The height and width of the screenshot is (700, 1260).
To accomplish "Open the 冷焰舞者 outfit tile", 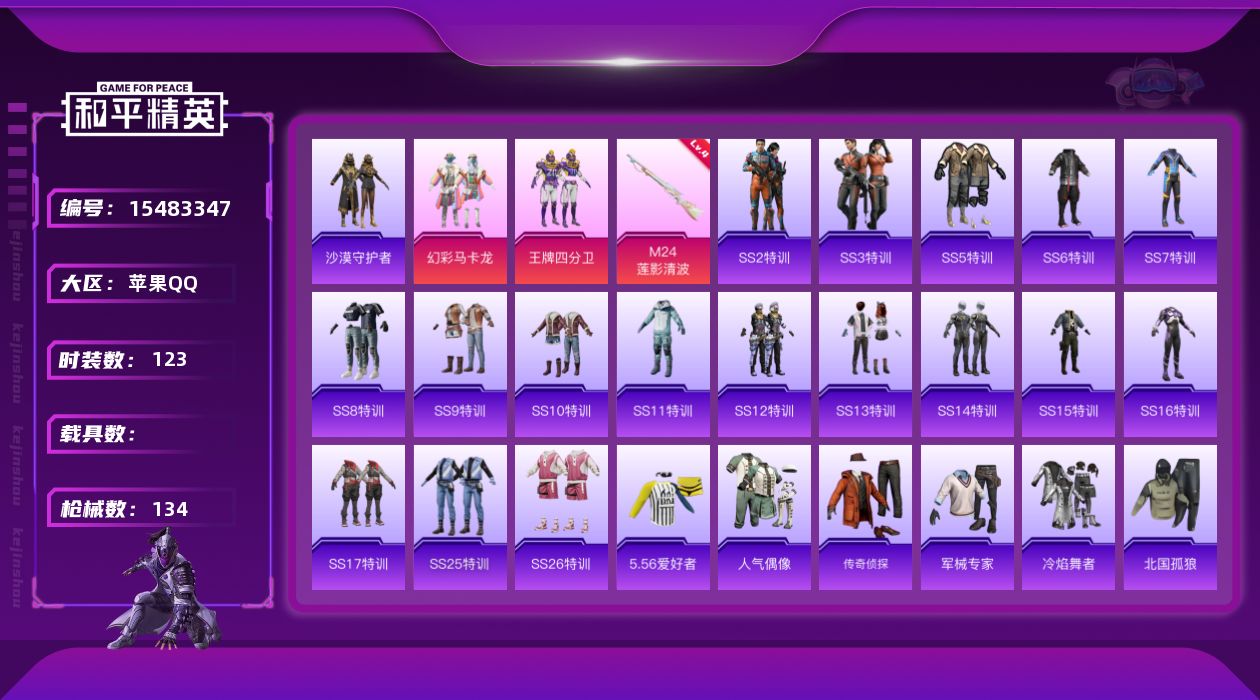I will pos(1068,517).
